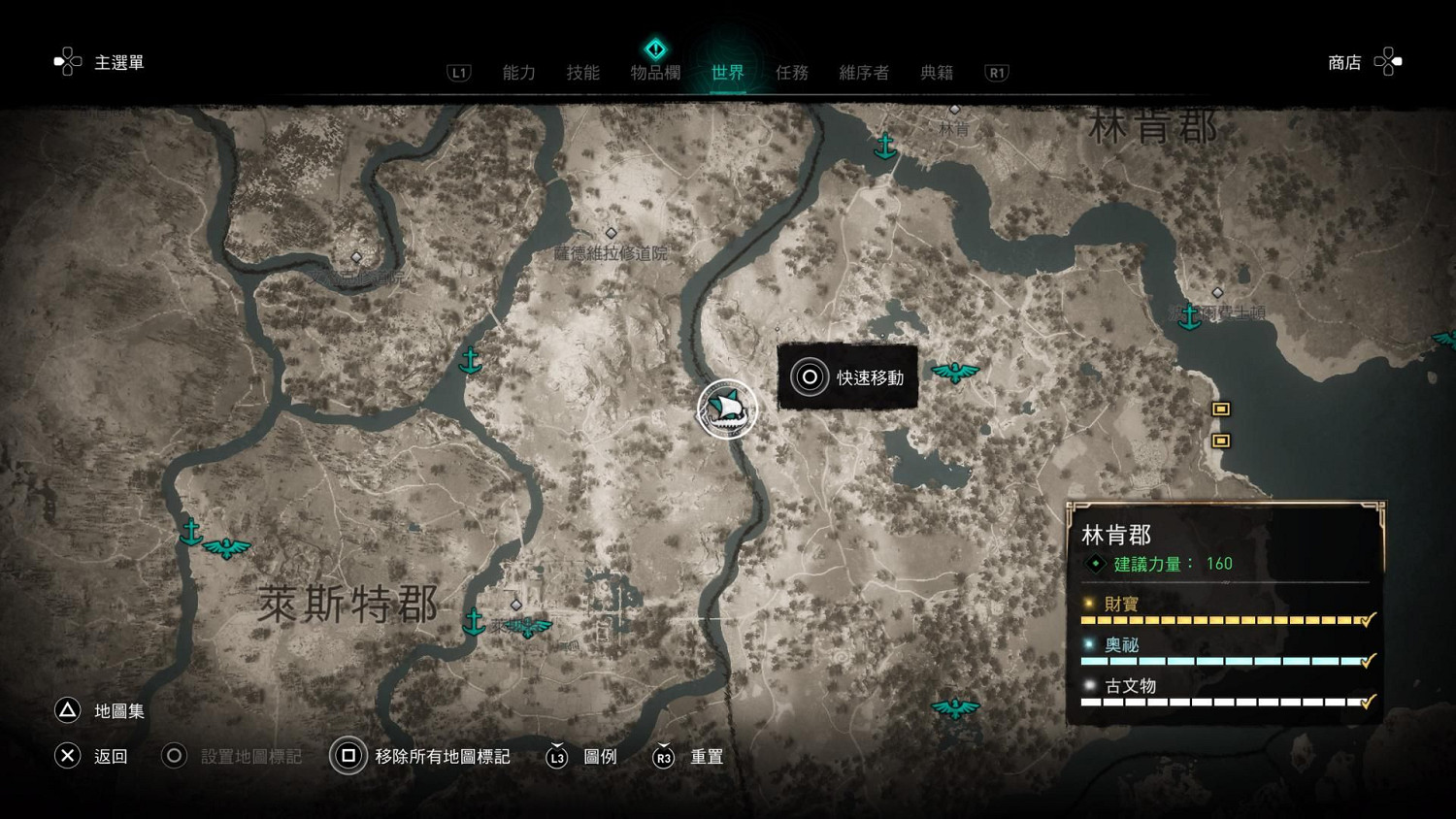Open the 圖例 map legend

tap(602, 757)
